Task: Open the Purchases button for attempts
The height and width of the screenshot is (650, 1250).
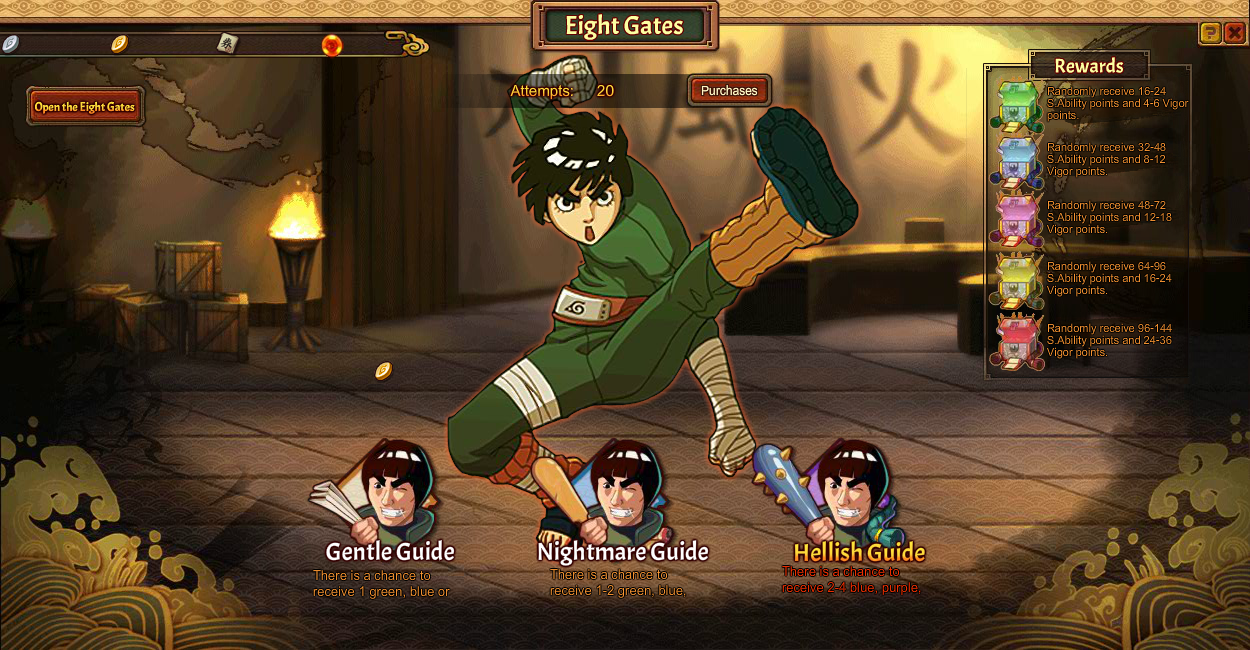Action: [729, 91]
